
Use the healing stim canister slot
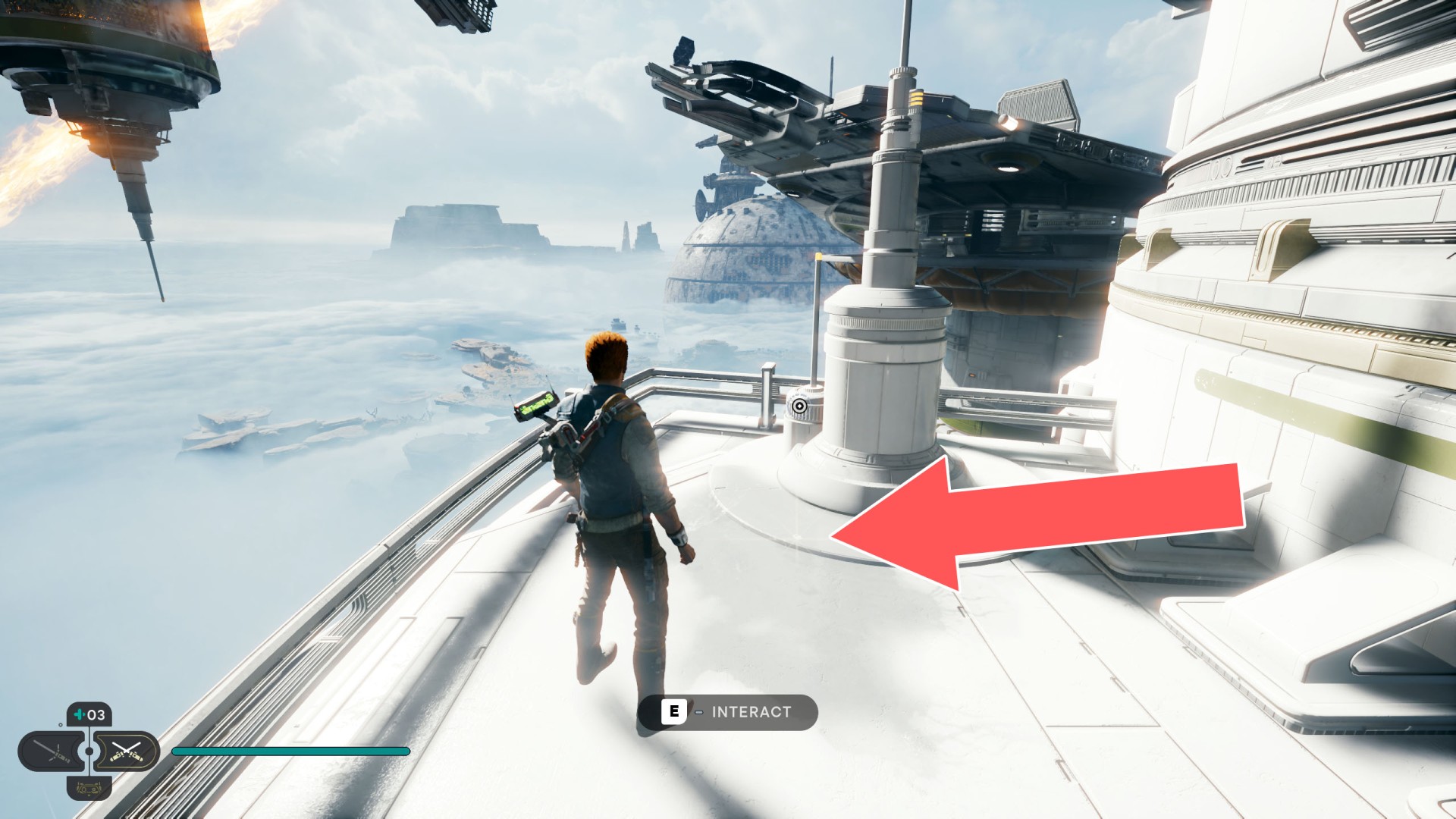[89, 714]
